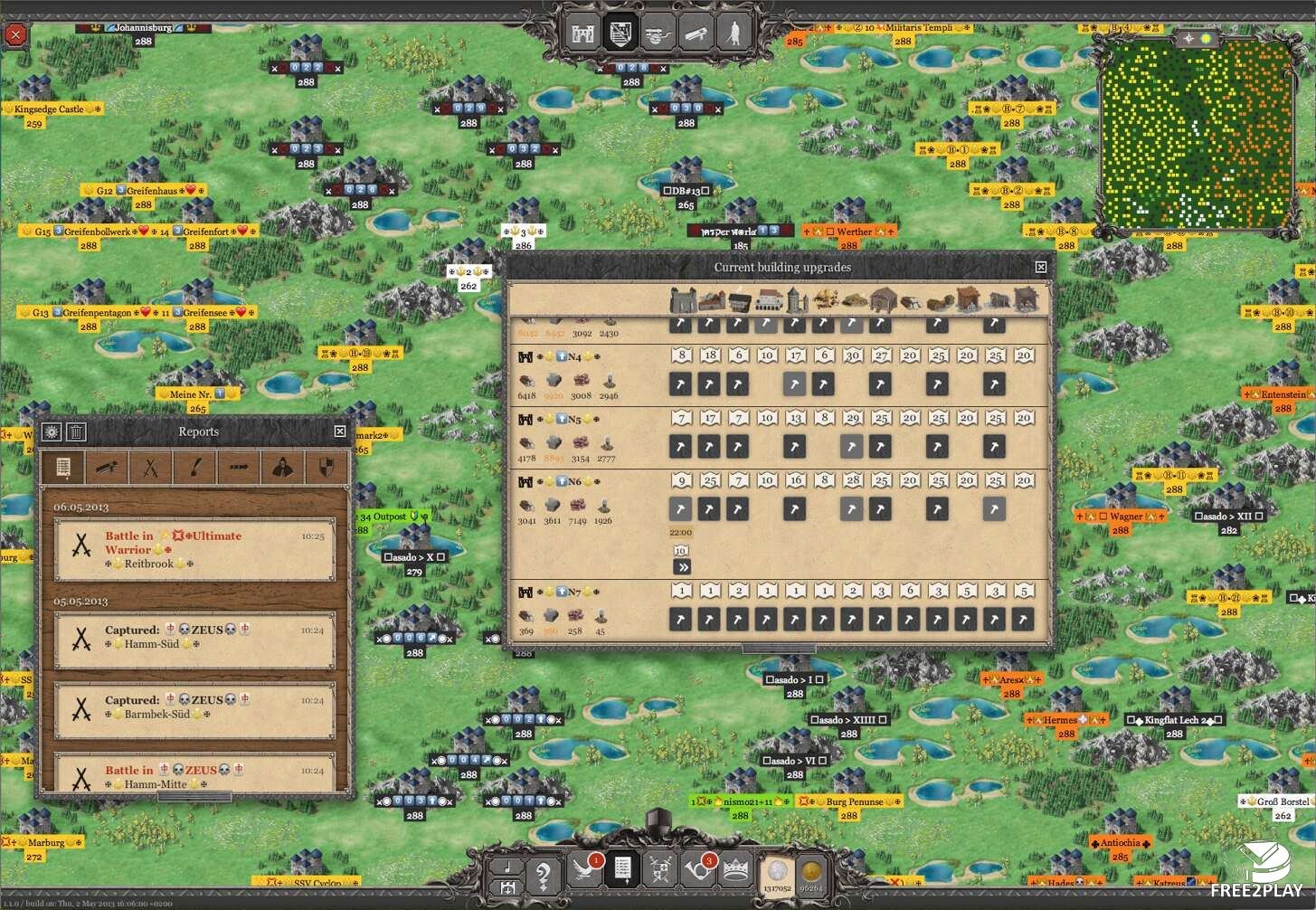The image size is (1316, 910).
Task: Open the horn notifications icon
Action: [x=698, y=870]
